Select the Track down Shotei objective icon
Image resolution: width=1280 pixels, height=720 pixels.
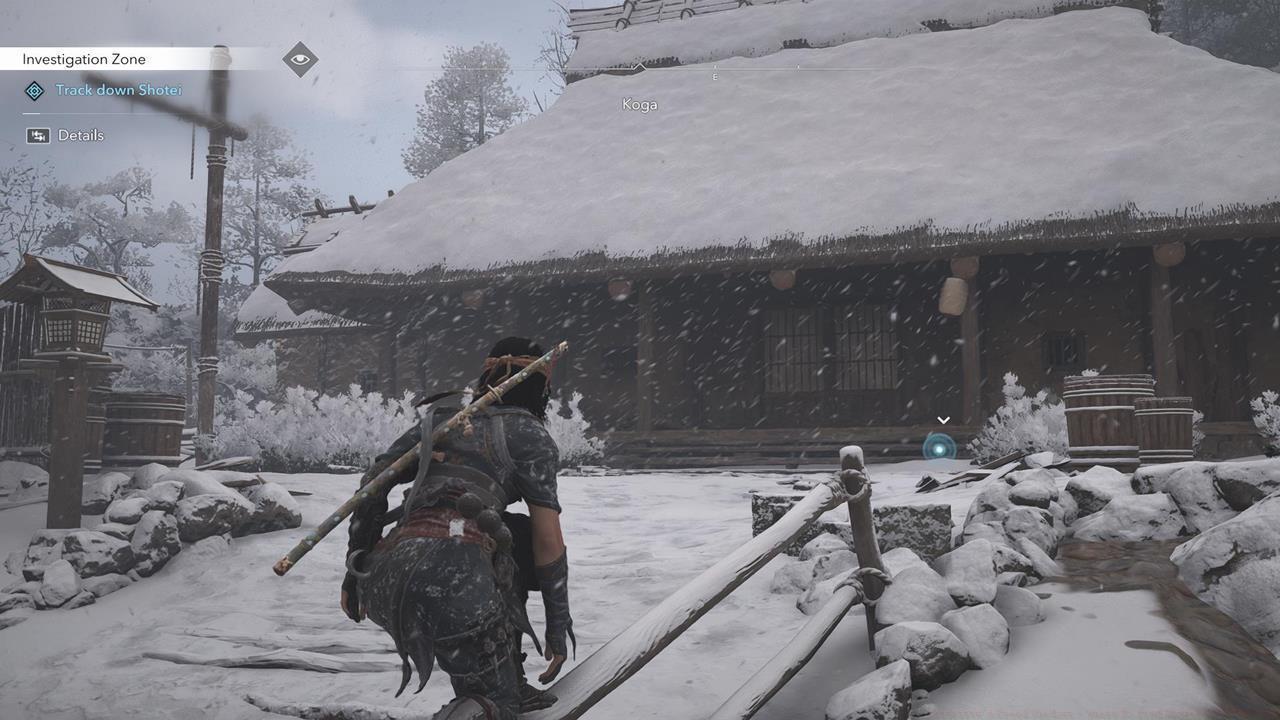pos(33,90)
